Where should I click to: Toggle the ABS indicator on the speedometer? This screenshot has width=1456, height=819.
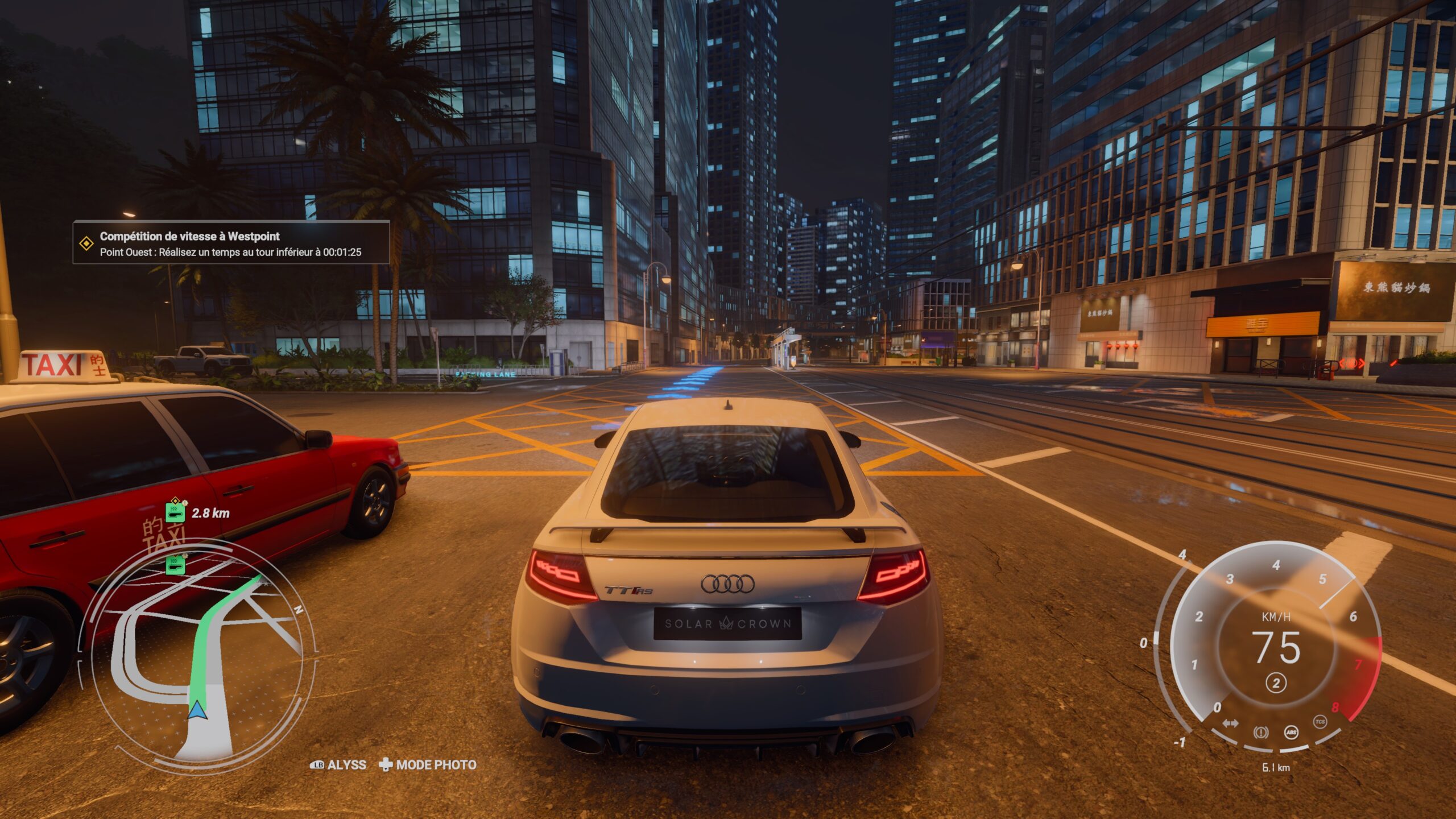pyautogui.click(x=1291, y=732)
